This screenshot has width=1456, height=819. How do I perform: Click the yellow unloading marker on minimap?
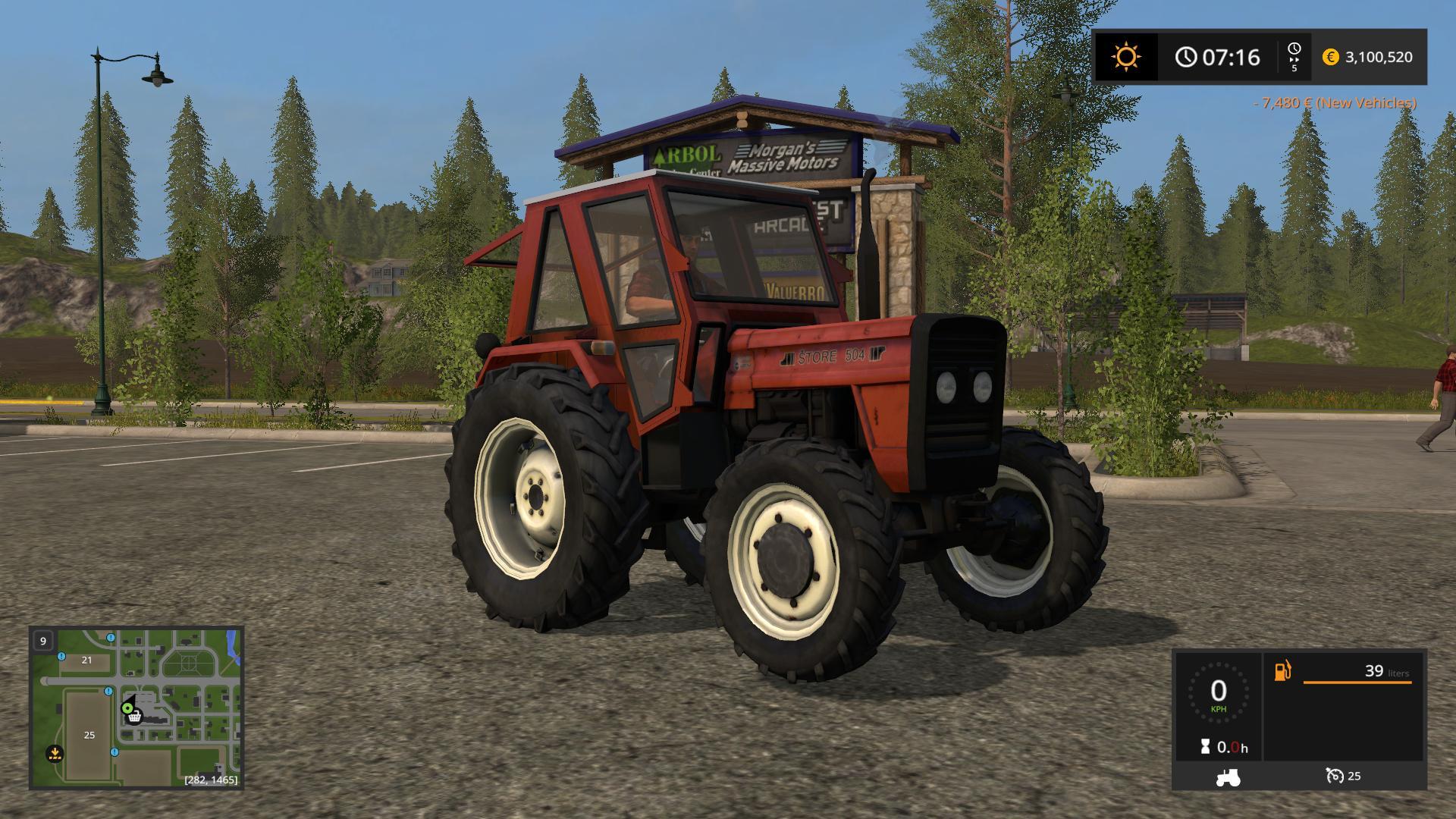click(55, 754)
